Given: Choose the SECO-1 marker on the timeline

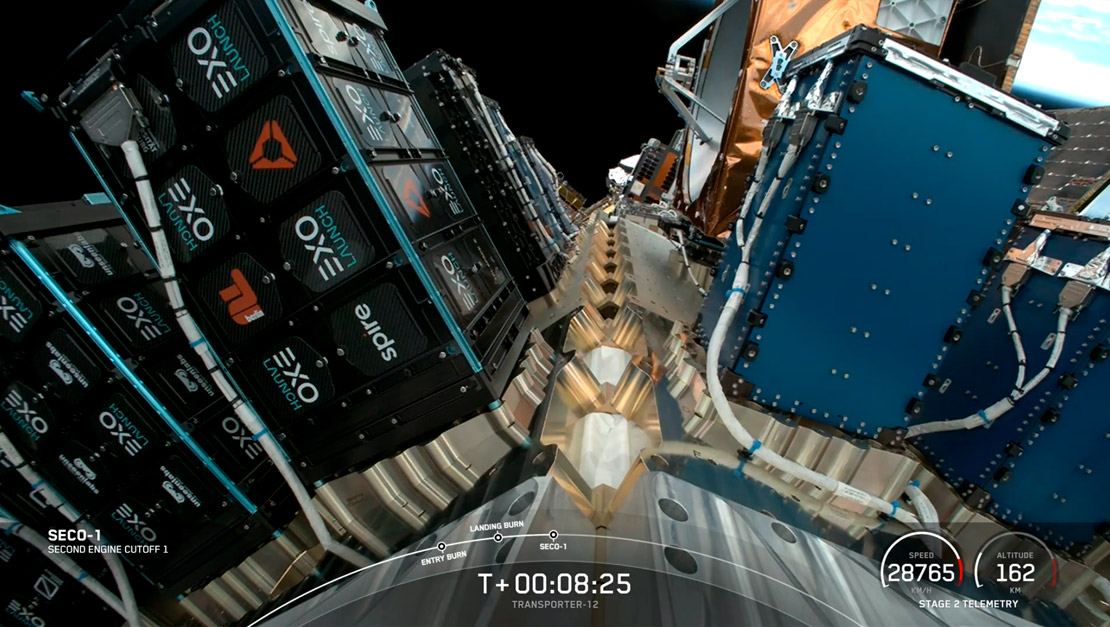Looking at the screenshot, I should [553, 535].
